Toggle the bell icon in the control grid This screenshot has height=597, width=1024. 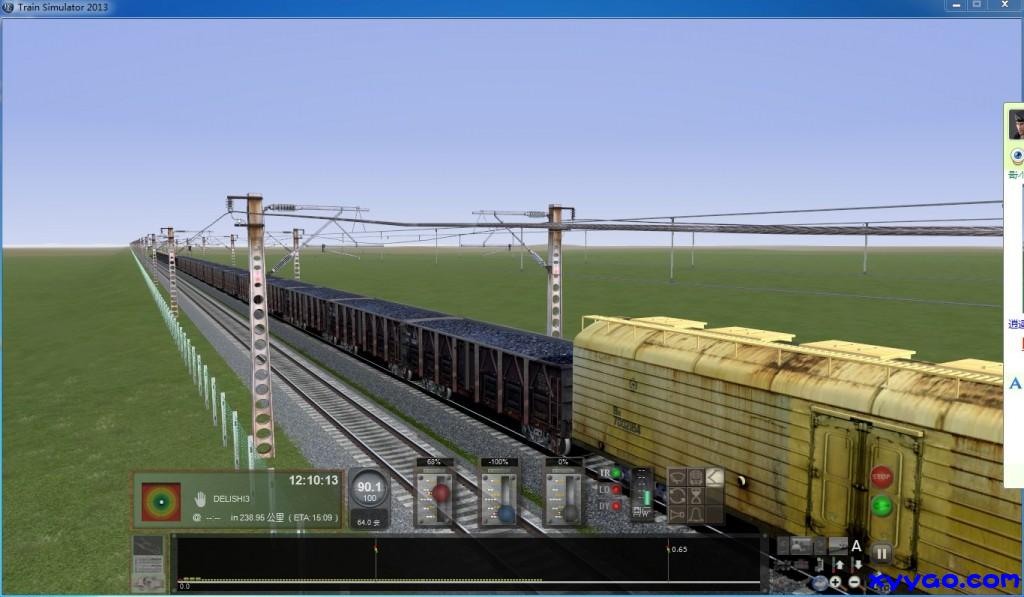[695, 515]
